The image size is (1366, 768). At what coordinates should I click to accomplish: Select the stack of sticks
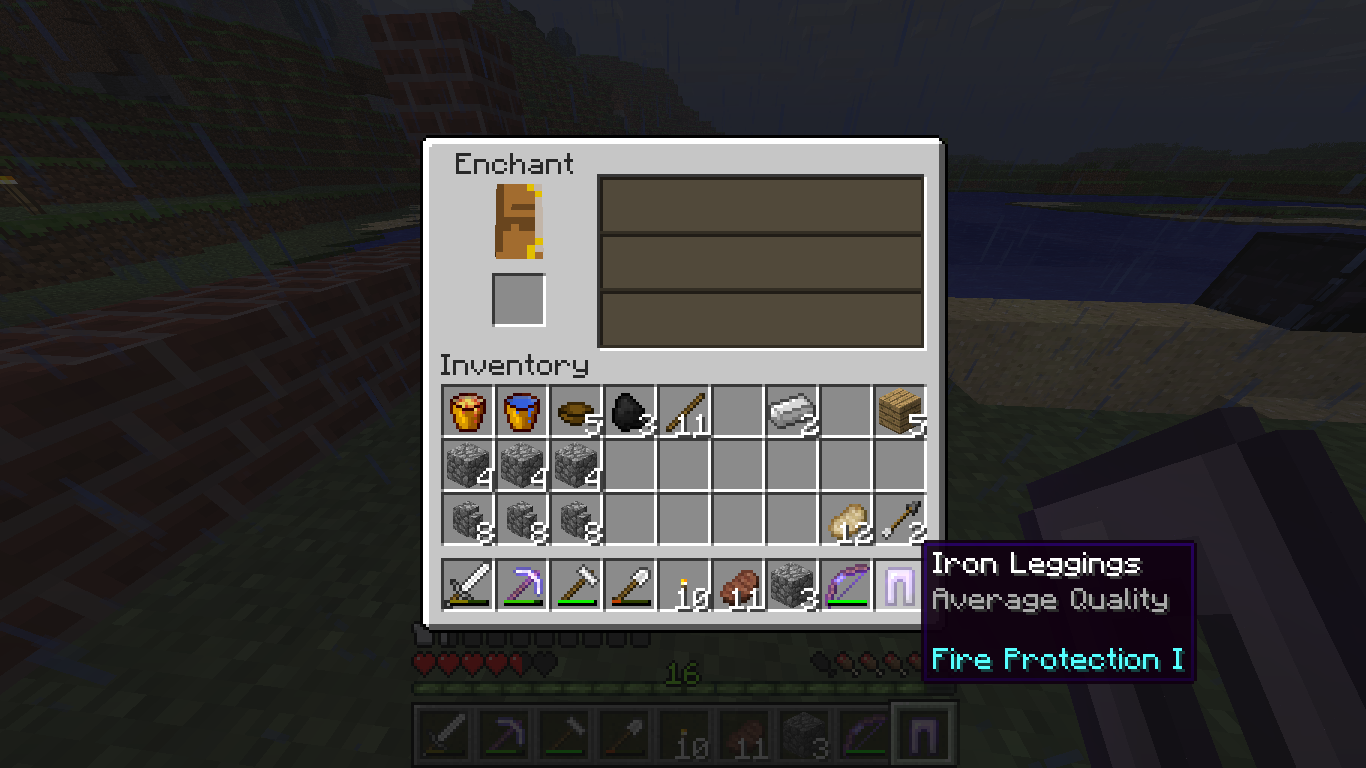(683, 413)
